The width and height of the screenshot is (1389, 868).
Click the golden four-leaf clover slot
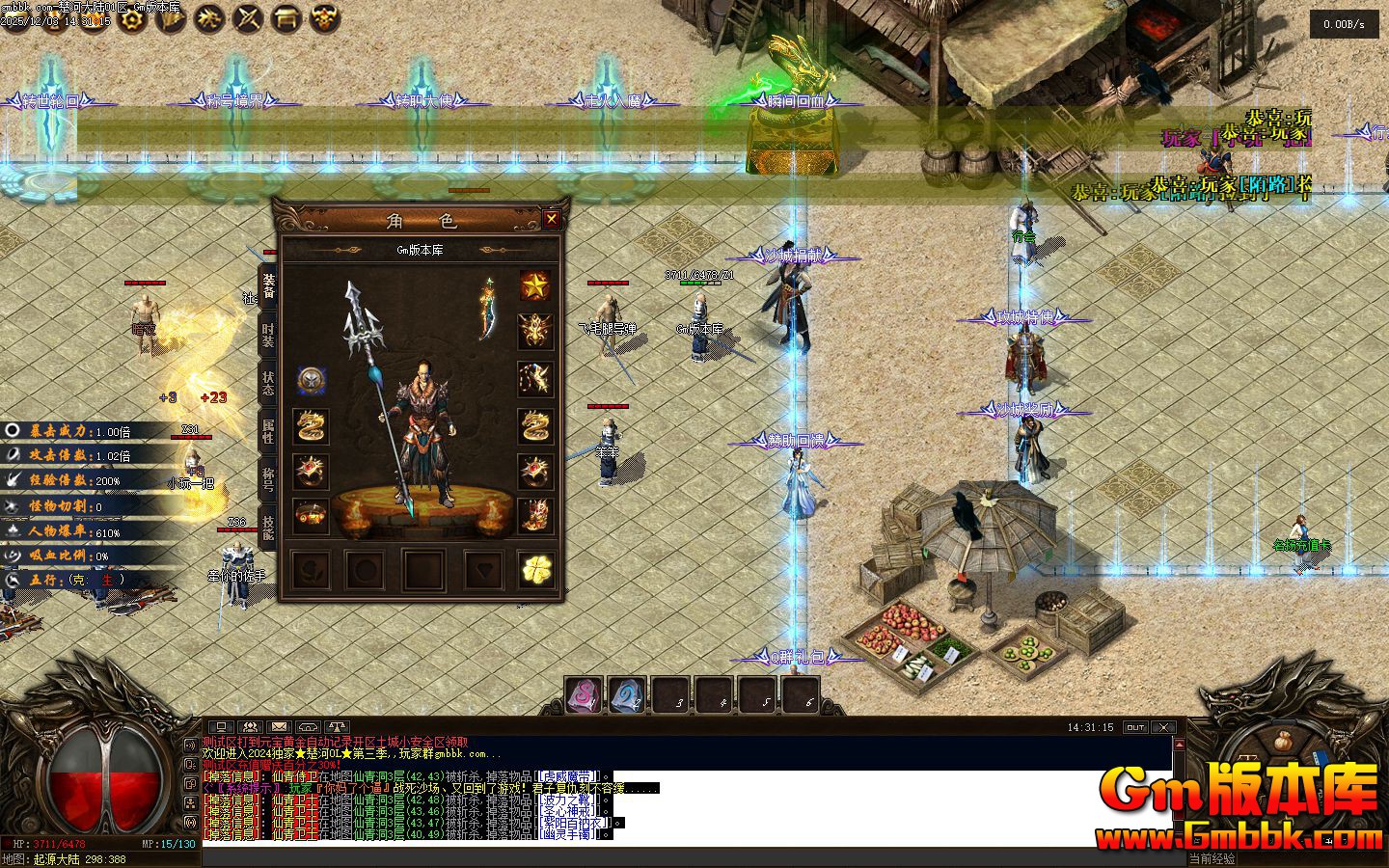click(535, 570)
